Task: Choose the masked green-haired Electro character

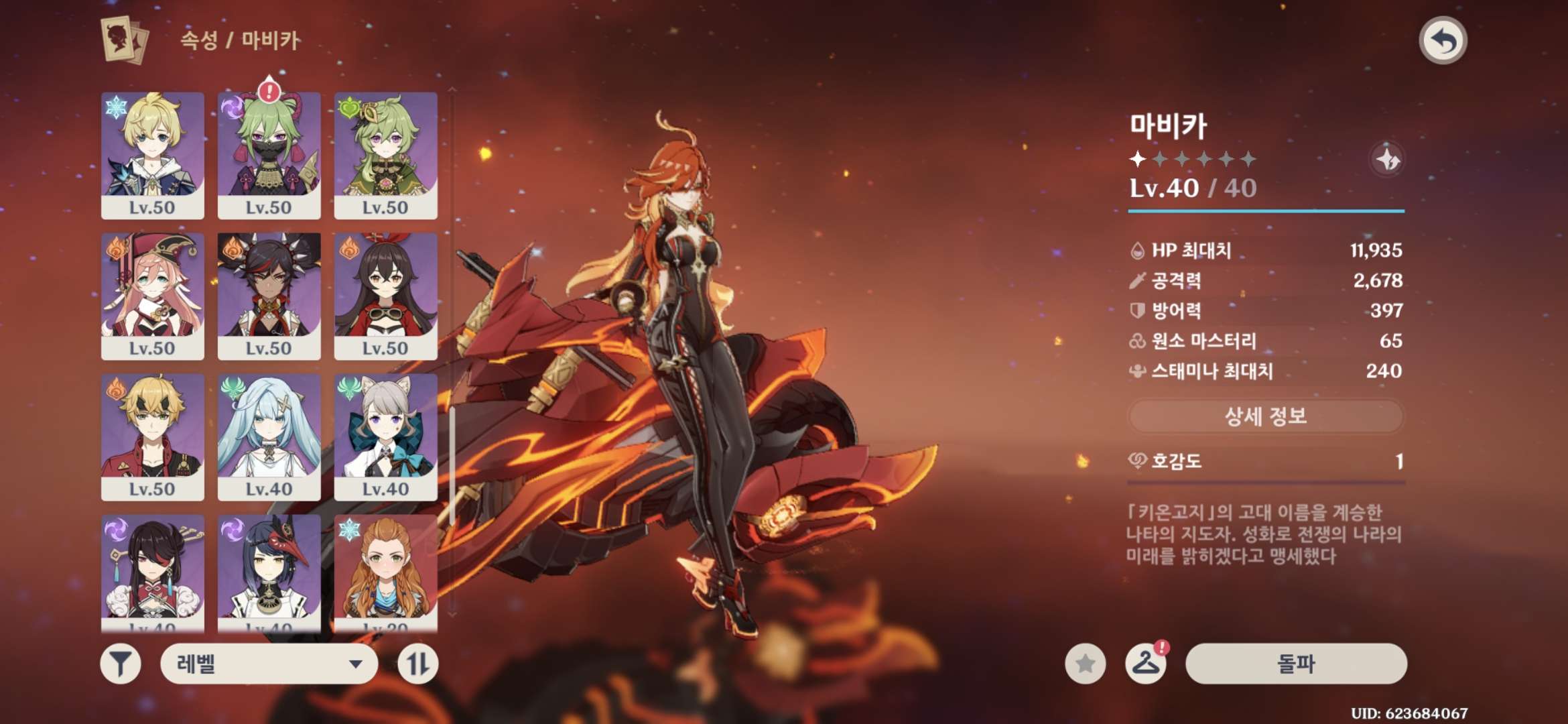Action: 269,155
